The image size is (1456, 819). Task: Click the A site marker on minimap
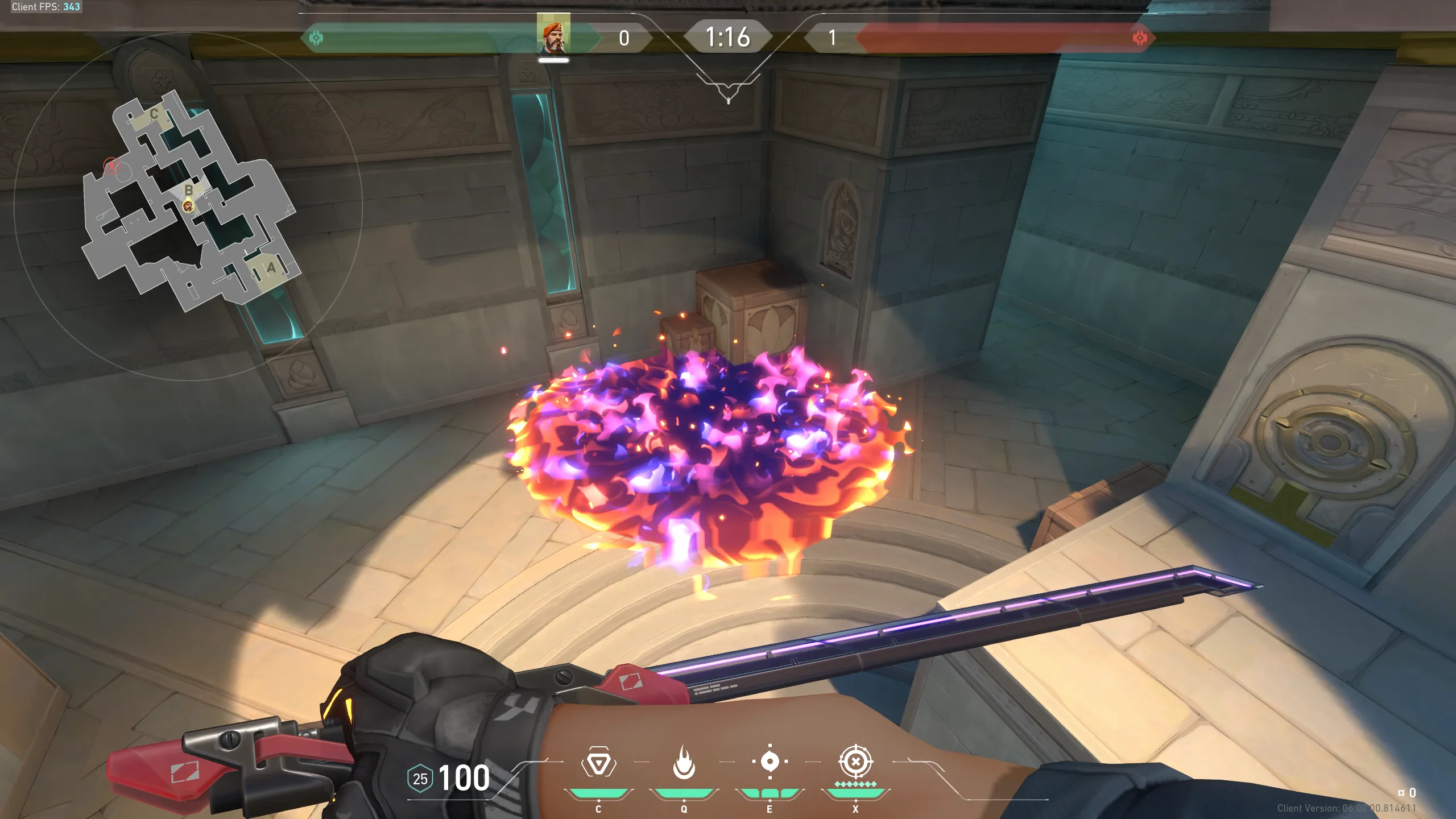tap(271, 267)
